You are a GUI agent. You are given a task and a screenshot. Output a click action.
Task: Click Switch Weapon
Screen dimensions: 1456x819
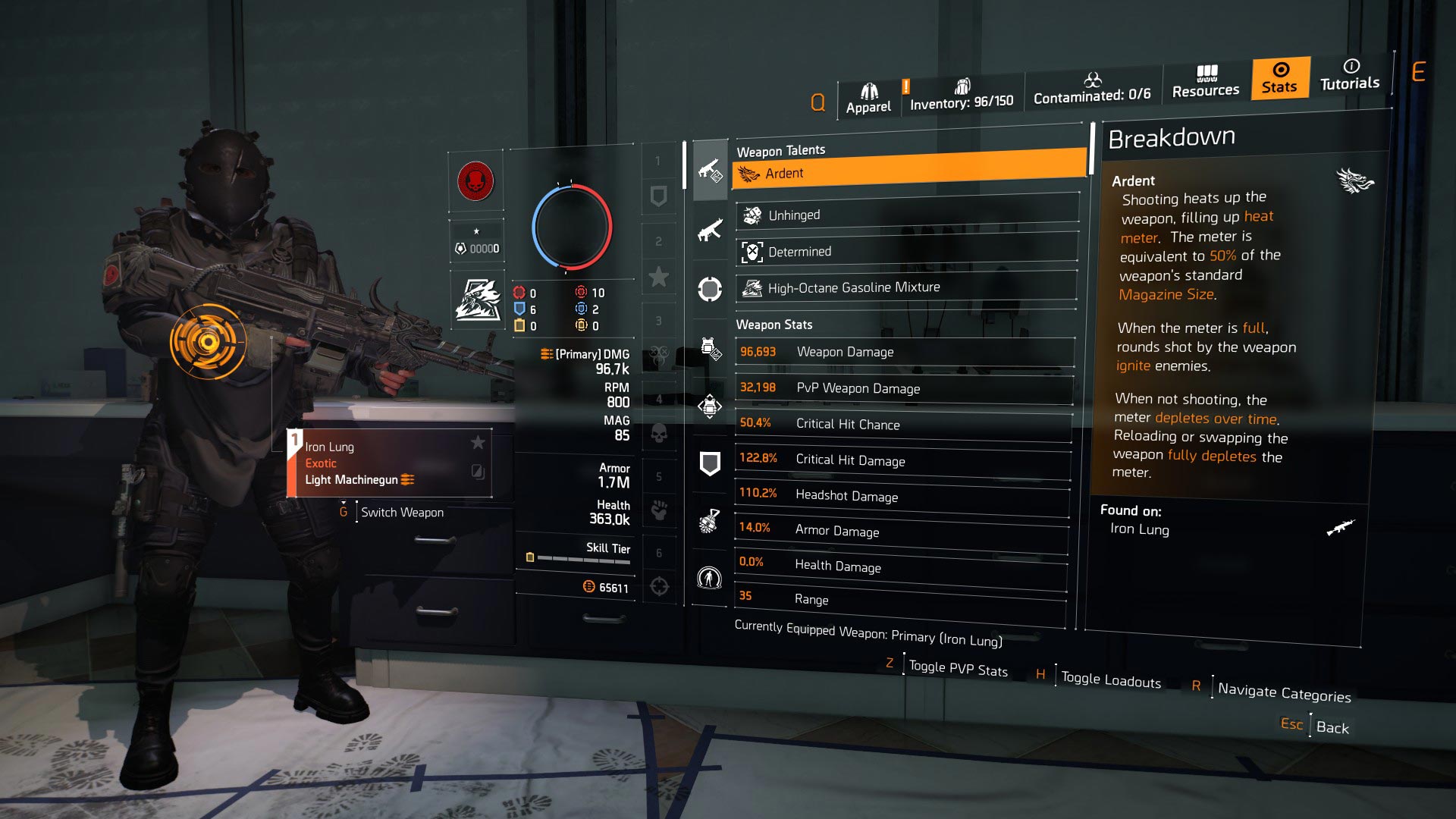(403, 512)
